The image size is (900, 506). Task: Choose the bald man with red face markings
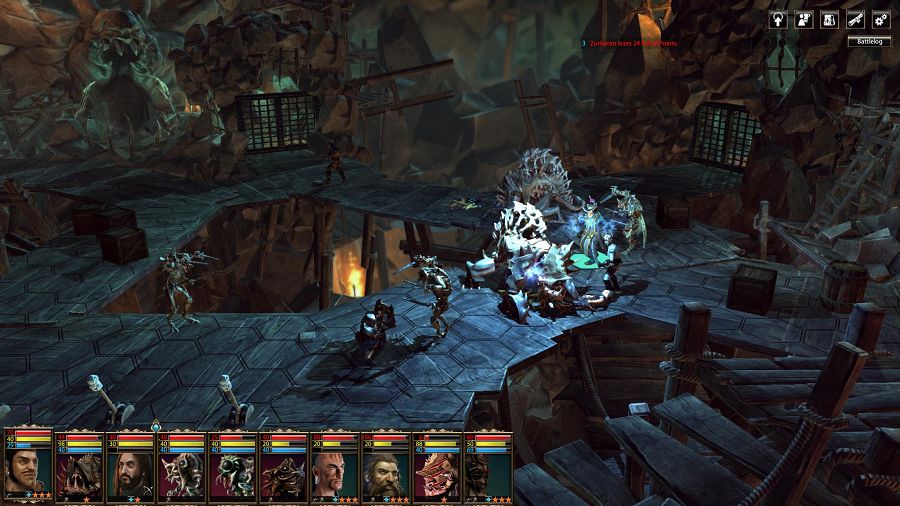(335, 474)
